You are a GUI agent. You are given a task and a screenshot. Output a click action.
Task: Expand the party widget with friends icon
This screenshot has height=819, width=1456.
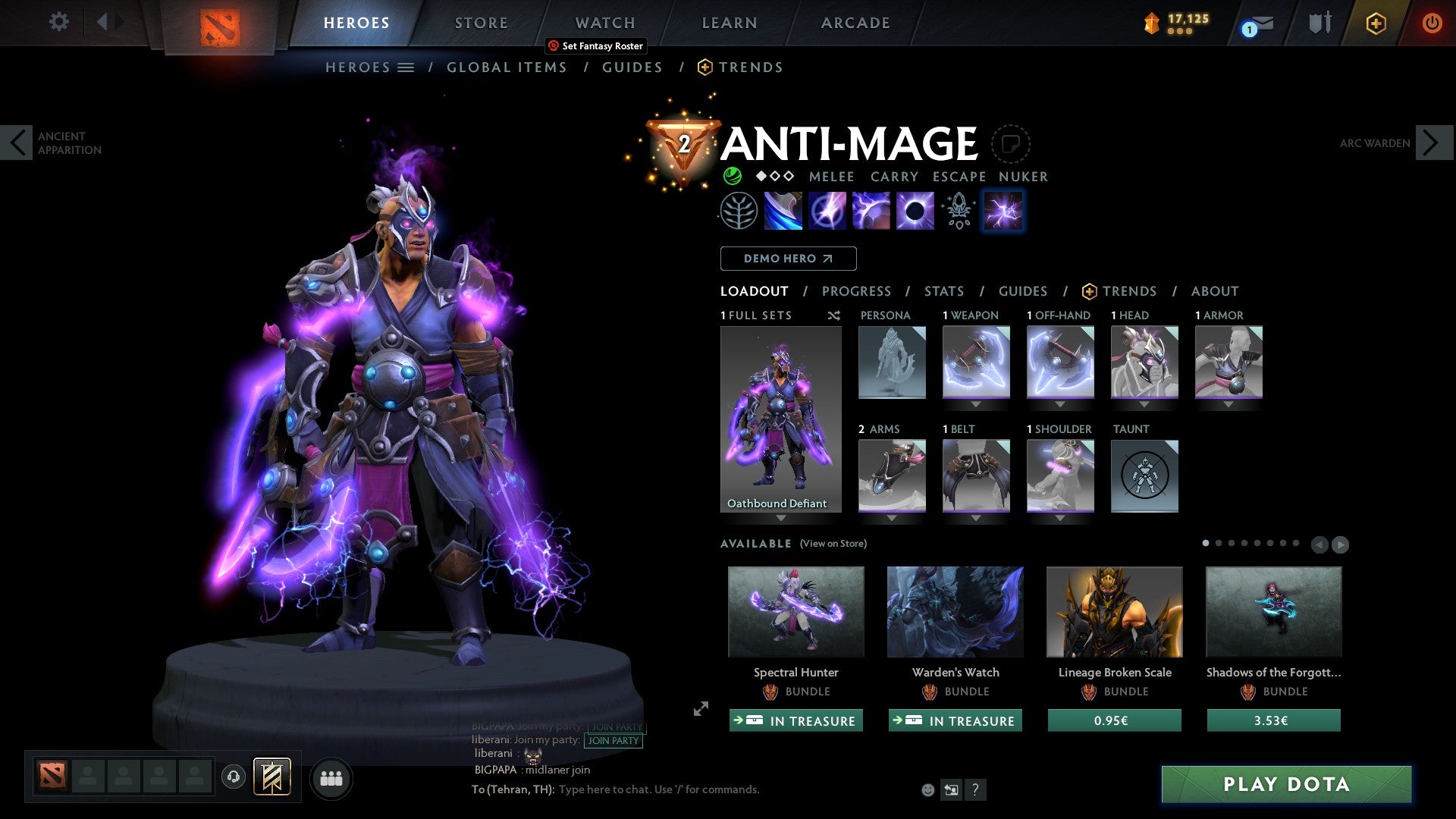coord(331,777)
